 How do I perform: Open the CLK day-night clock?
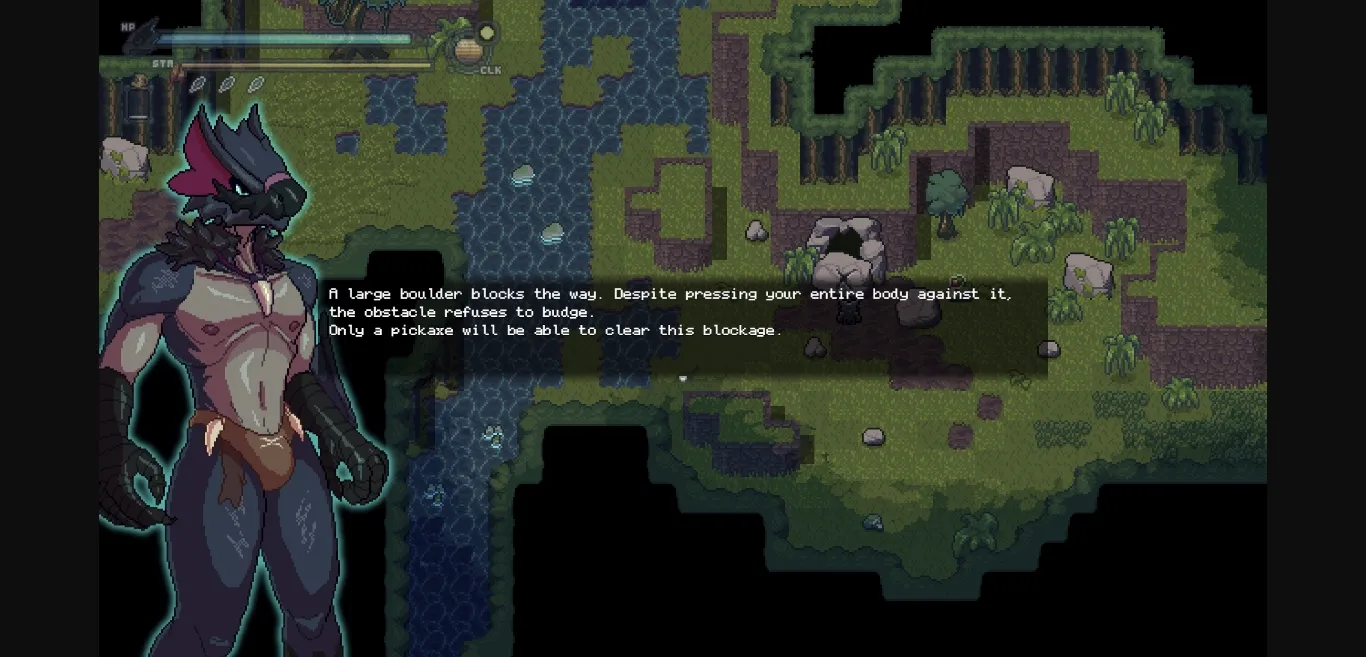466,50
